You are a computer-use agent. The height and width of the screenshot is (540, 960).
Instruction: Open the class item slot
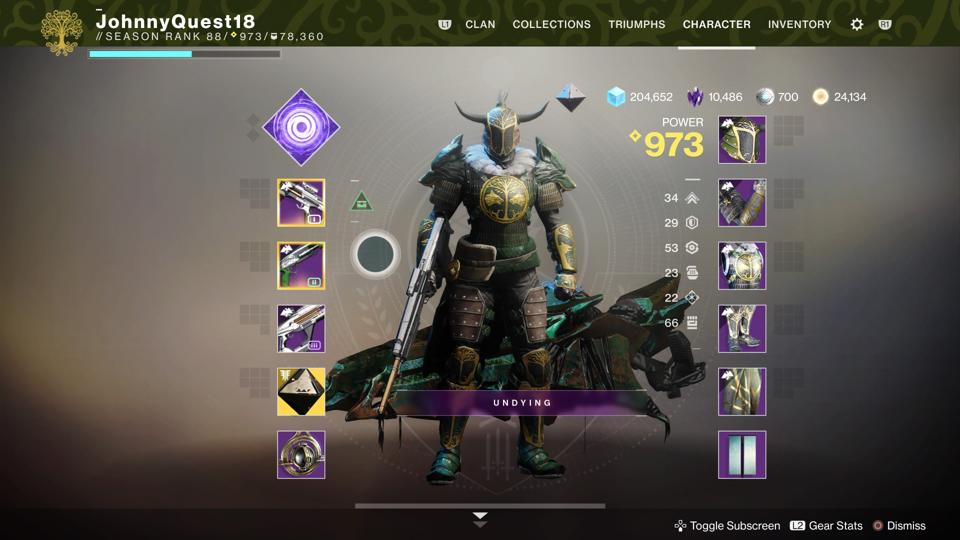click(742, 392)
